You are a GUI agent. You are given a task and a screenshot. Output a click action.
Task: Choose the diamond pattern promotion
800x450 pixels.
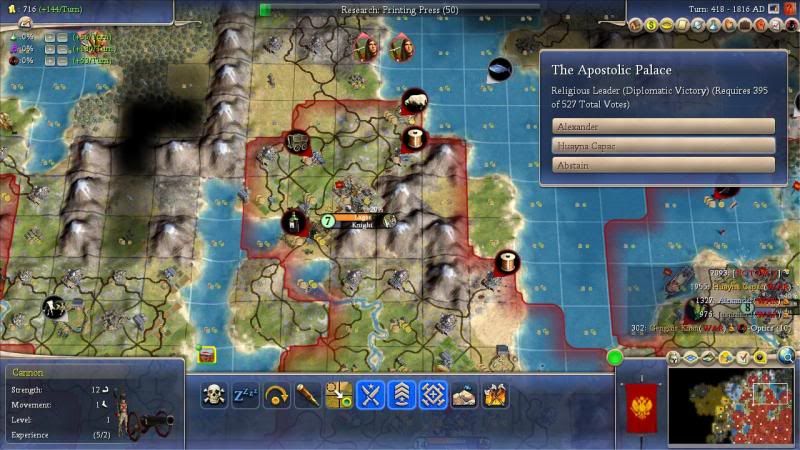click(433, 394)
